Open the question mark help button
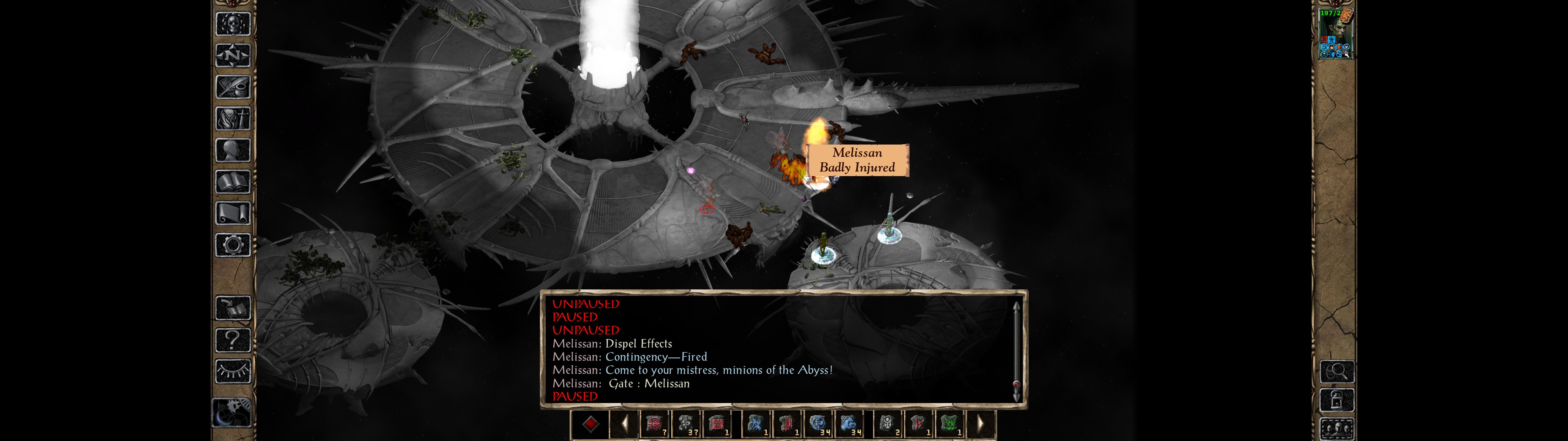The image size is (1568, 441). pos(233,340)
